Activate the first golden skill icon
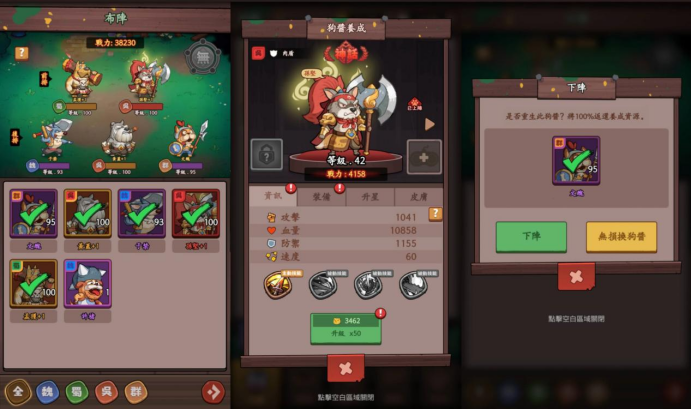The width and height of the screenshot is (691, 409). click(x=279, y=285)
